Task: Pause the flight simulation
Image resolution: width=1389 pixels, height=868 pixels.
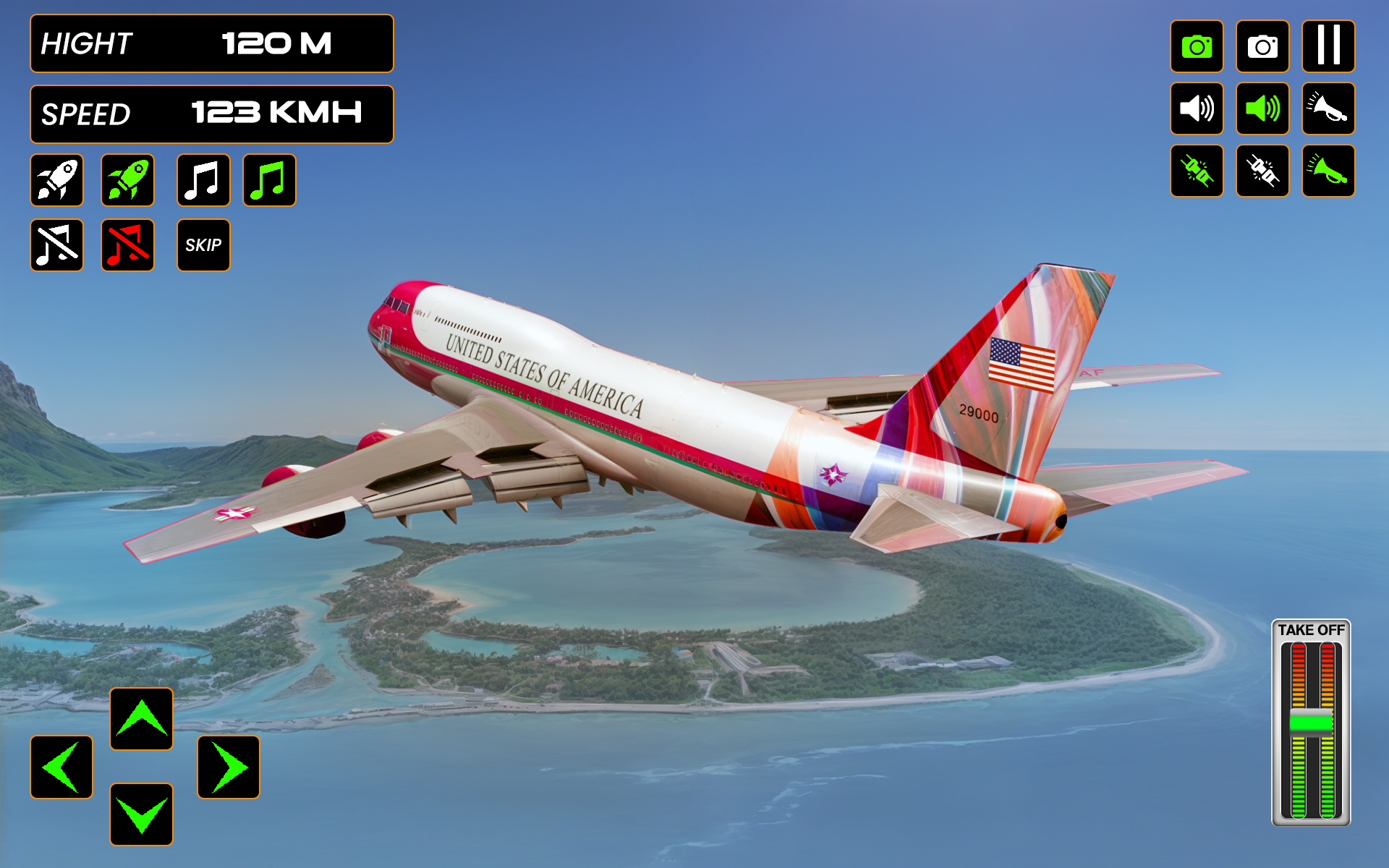Action: 1328,47
